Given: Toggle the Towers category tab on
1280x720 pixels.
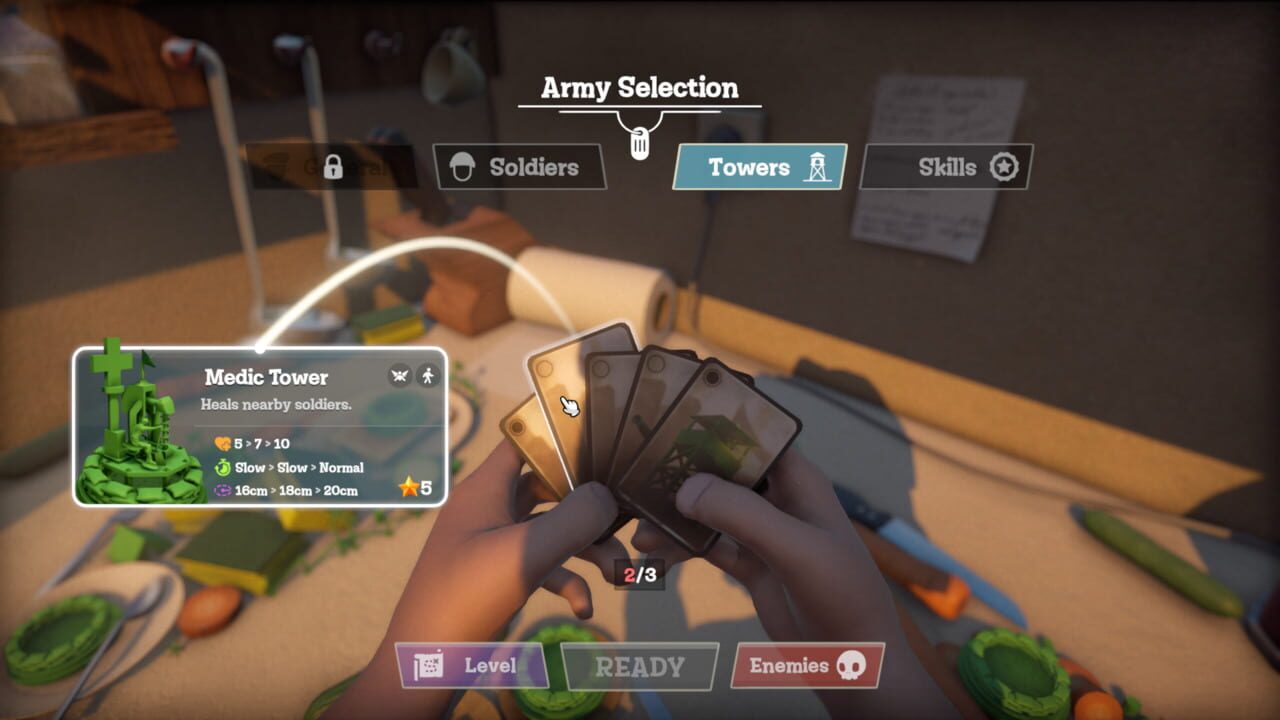Looking at the screenshot, I should (x=758, y=167).
